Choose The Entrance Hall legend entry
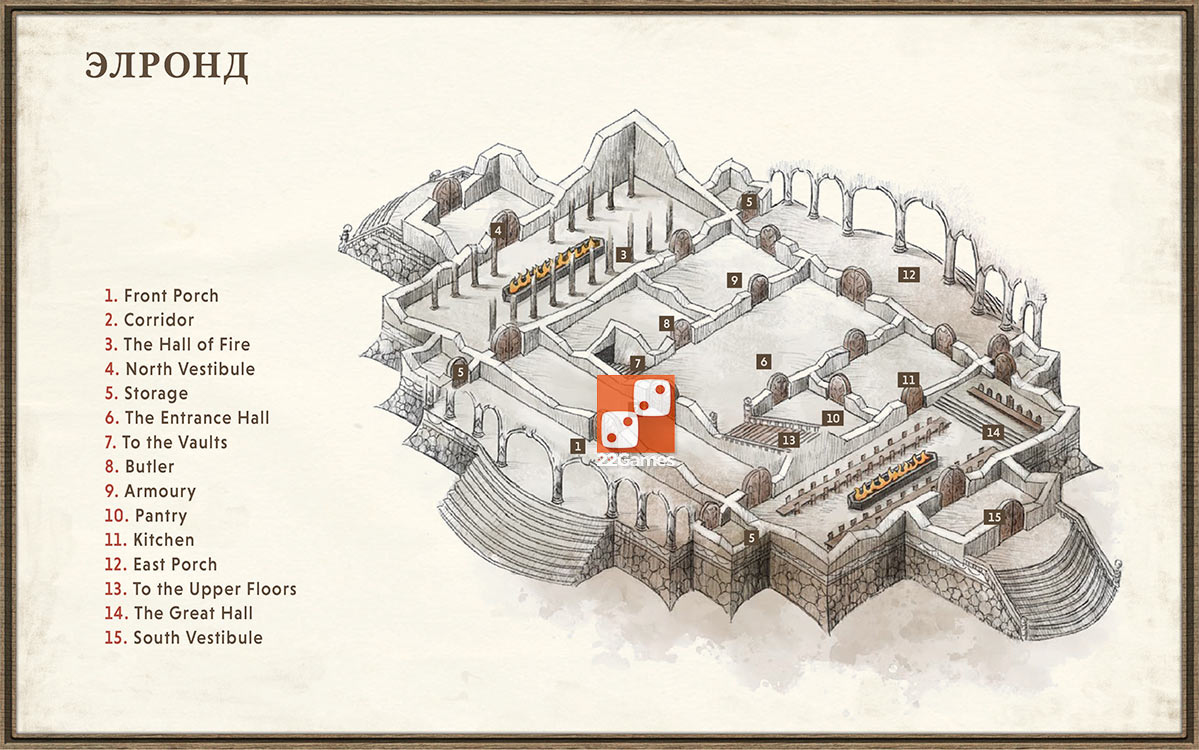Screen dimensions: 1199x750 [x=187, y=418]
